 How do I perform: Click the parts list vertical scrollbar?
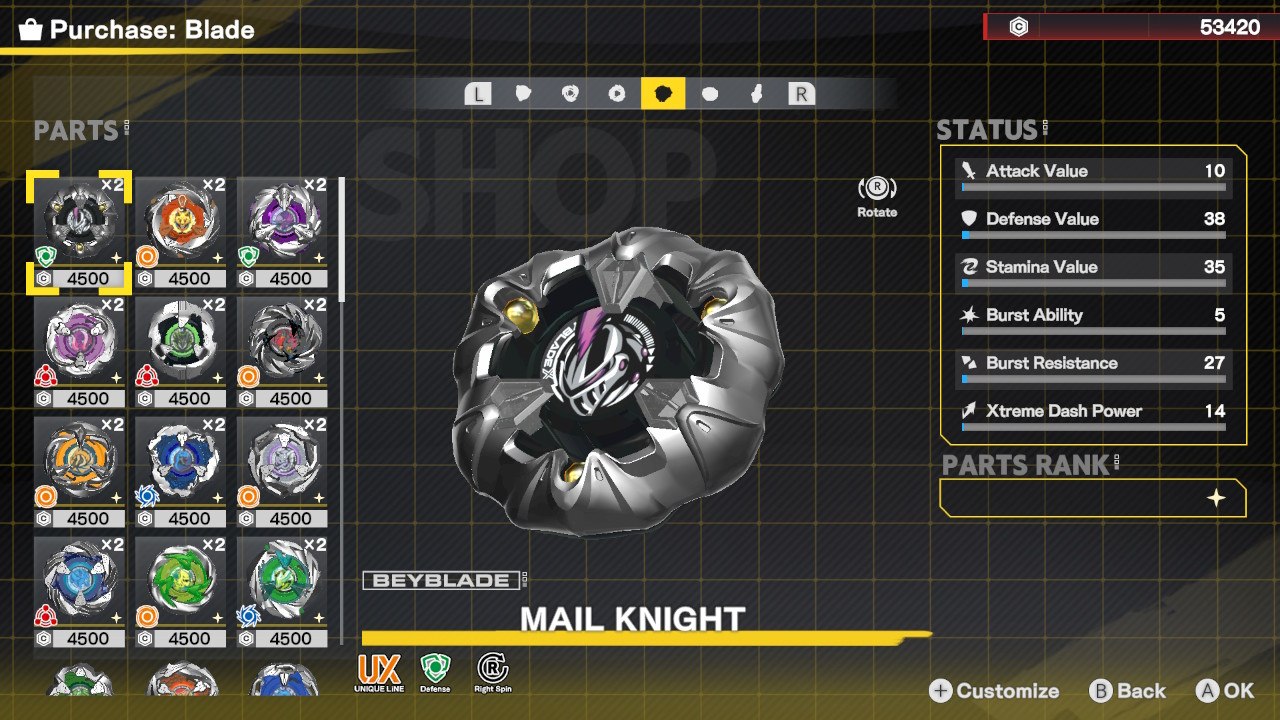pos(342,240)
